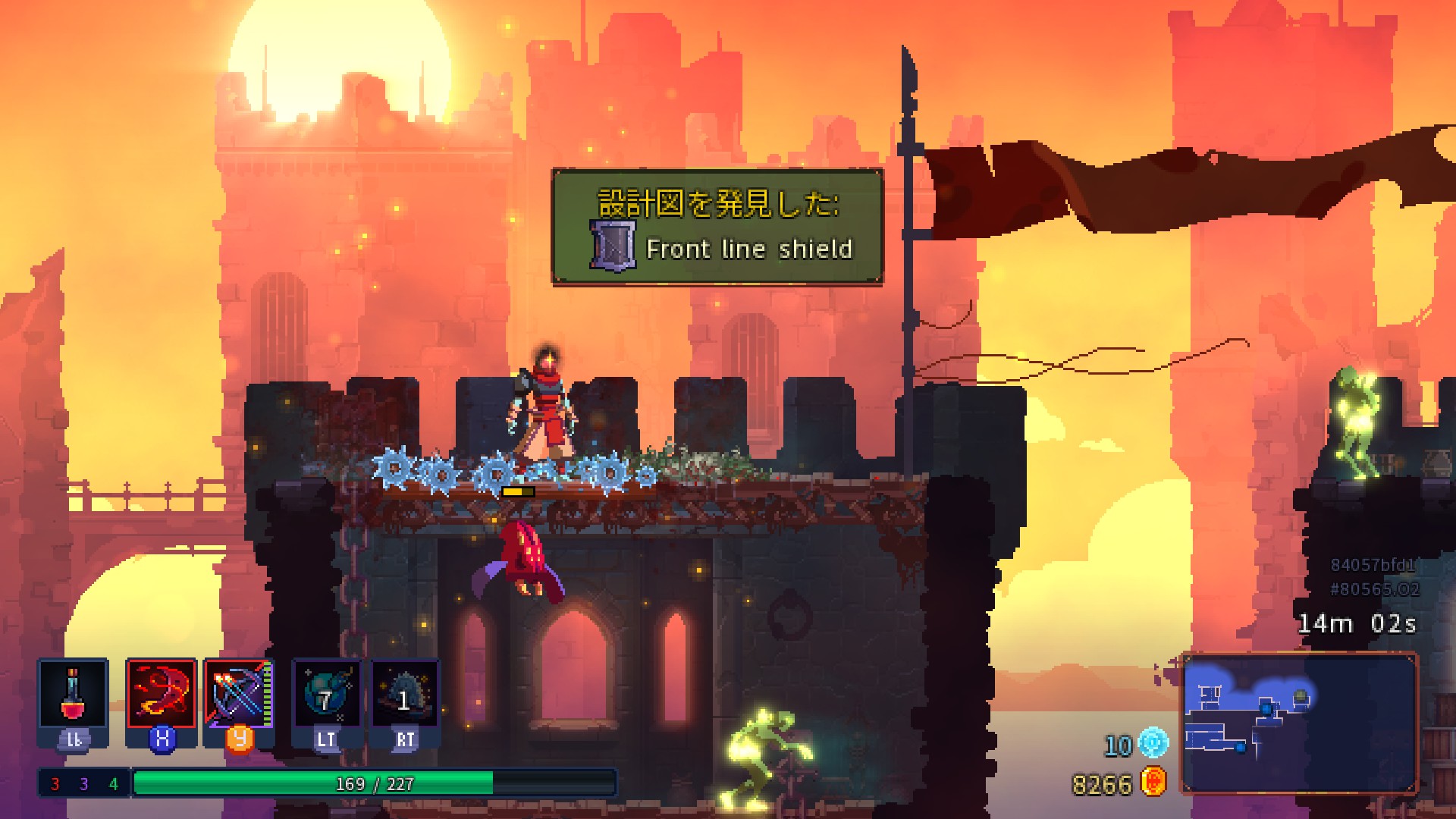Activate the spiked trap skill slot
Screen dimensions: 1456x819
(405, 695)
